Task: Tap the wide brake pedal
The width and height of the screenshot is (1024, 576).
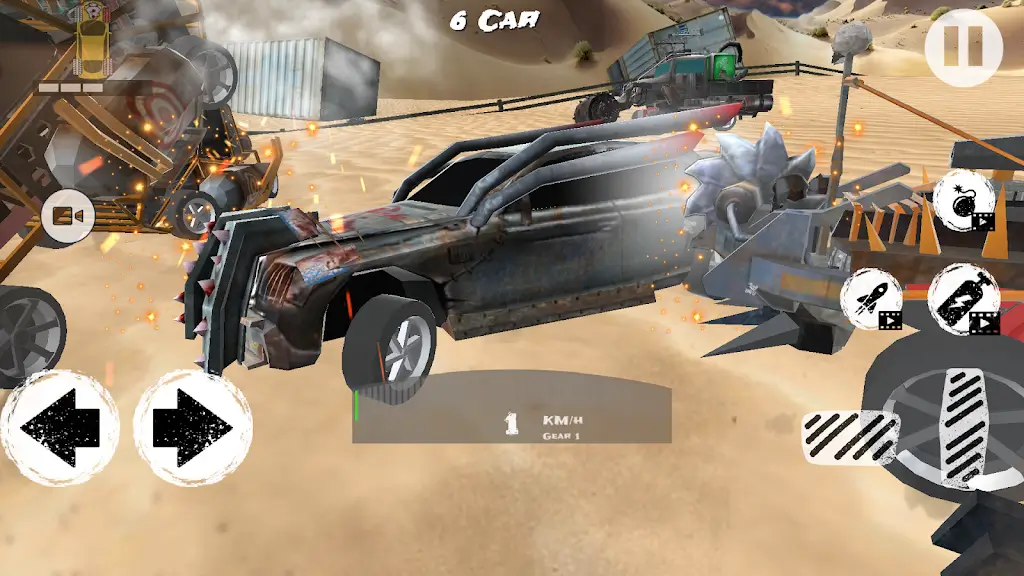Action: click(x=850, y=435)
